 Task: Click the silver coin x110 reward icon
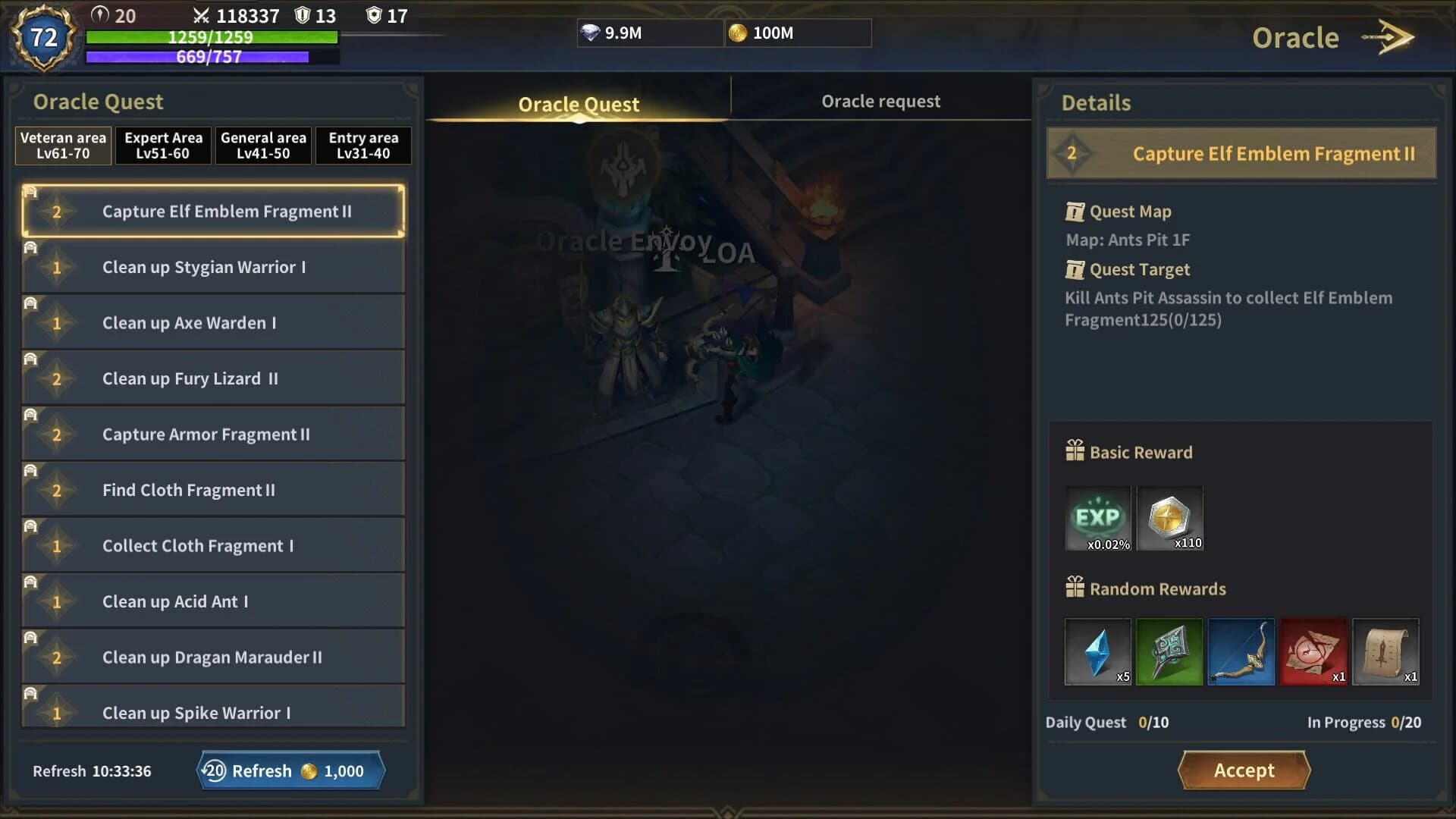(1169, 518)
